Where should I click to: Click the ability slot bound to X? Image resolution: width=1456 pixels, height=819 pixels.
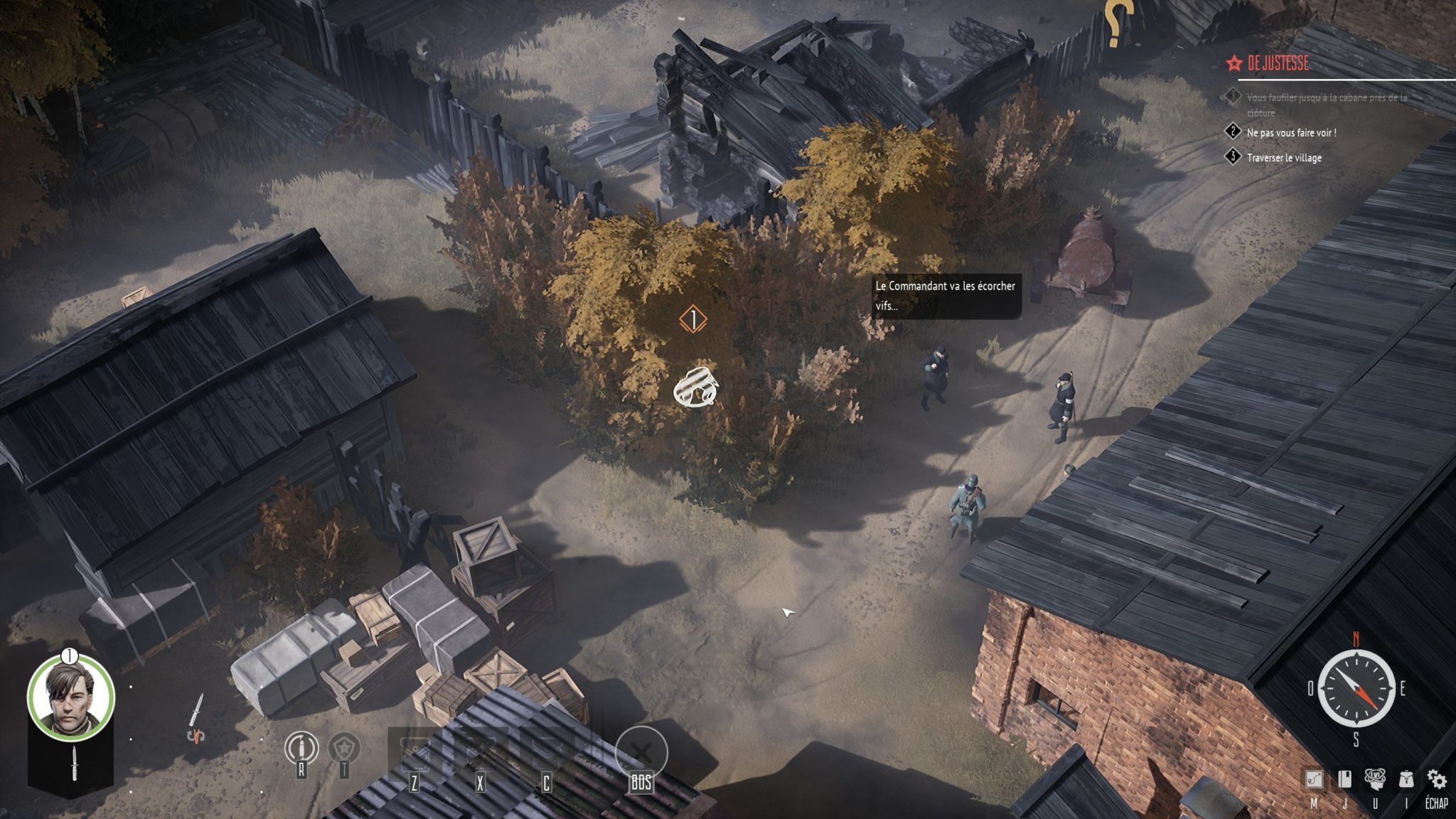click(480, 746)
